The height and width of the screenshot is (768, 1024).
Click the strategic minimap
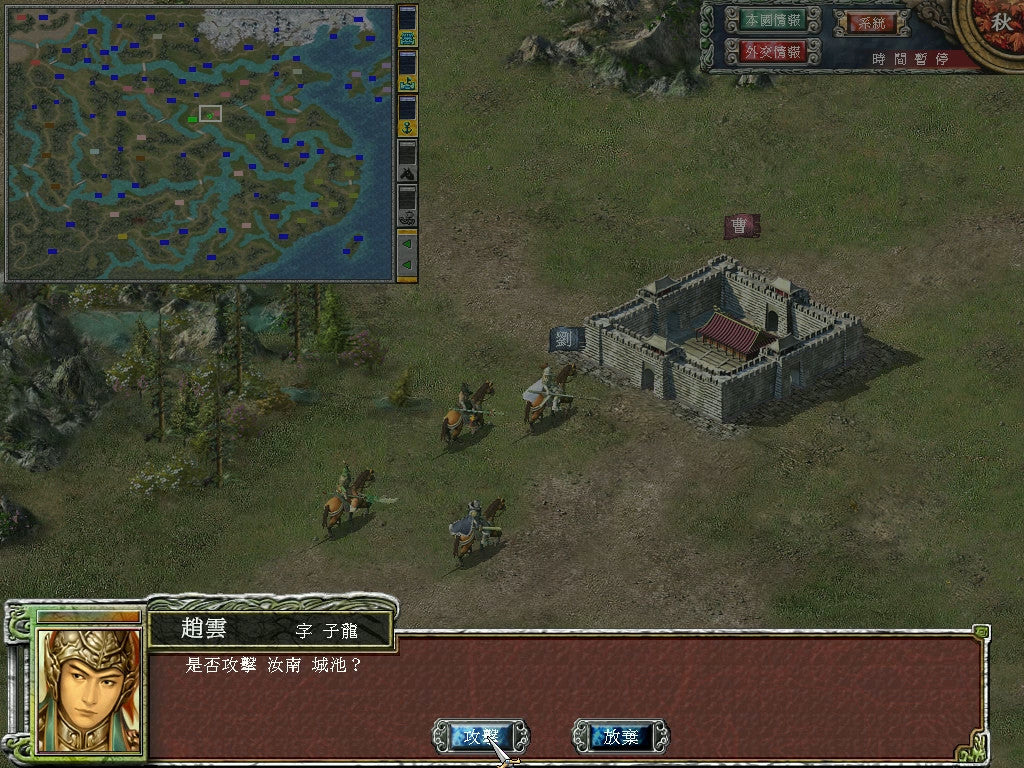click(x=200, y=143)
